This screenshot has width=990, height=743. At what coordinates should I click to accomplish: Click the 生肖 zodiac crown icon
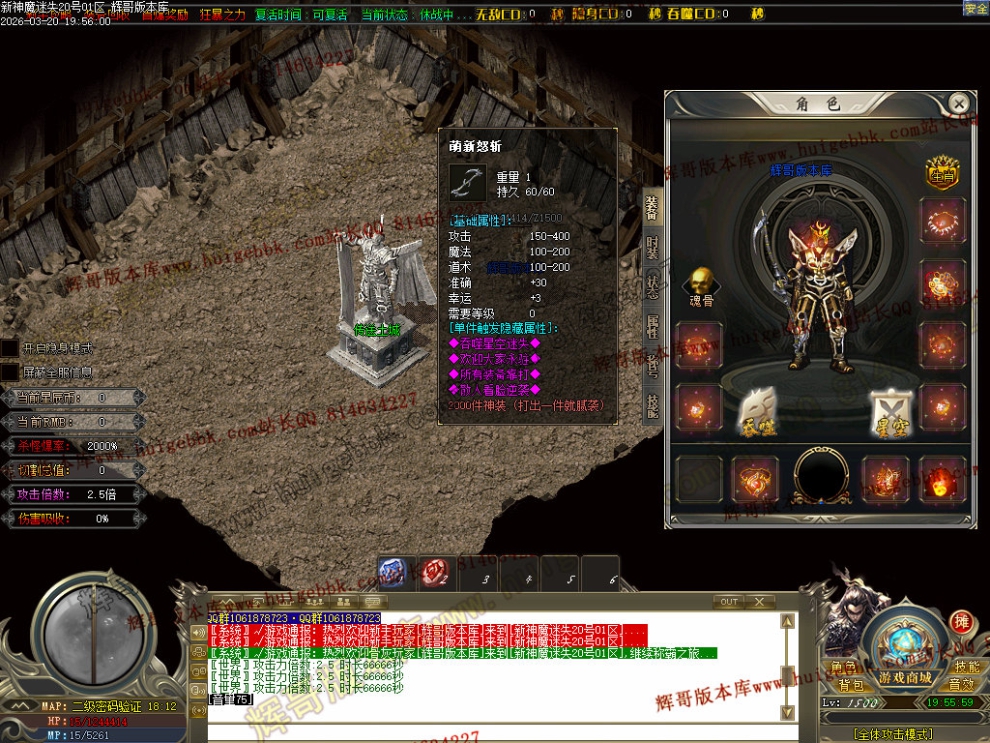coord(942,173)
